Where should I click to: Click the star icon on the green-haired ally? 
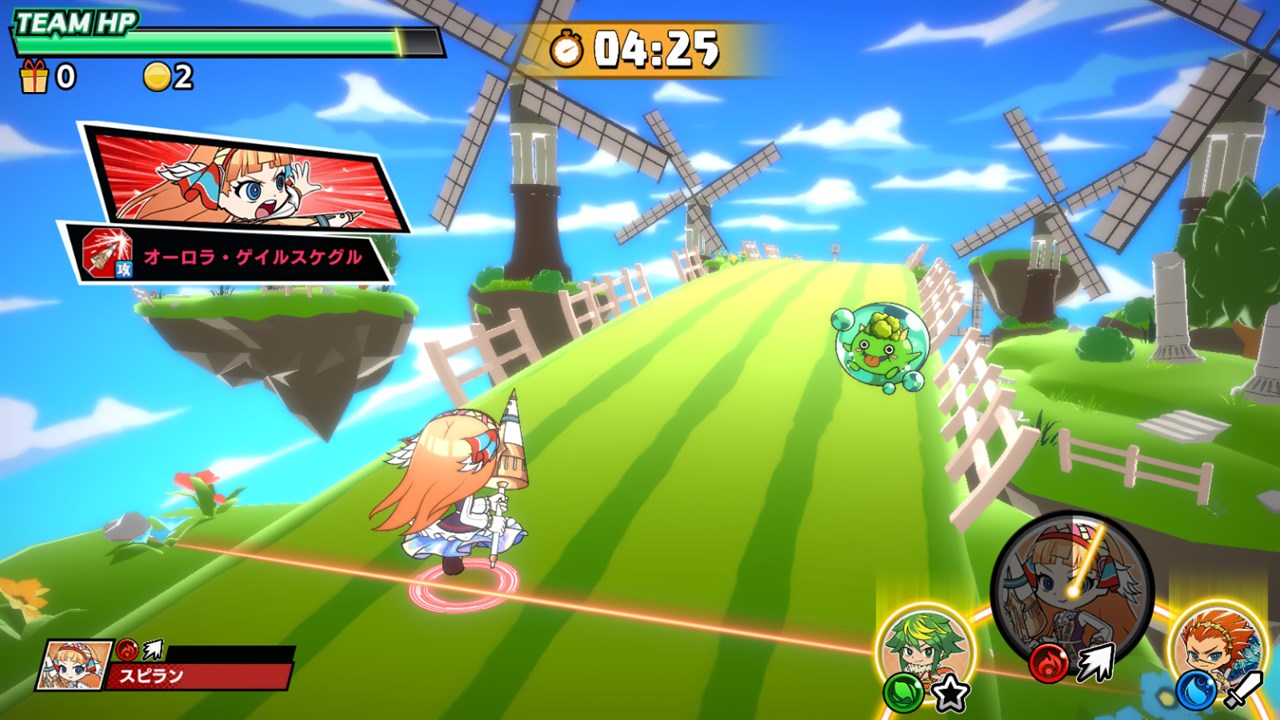coord(950,692)
